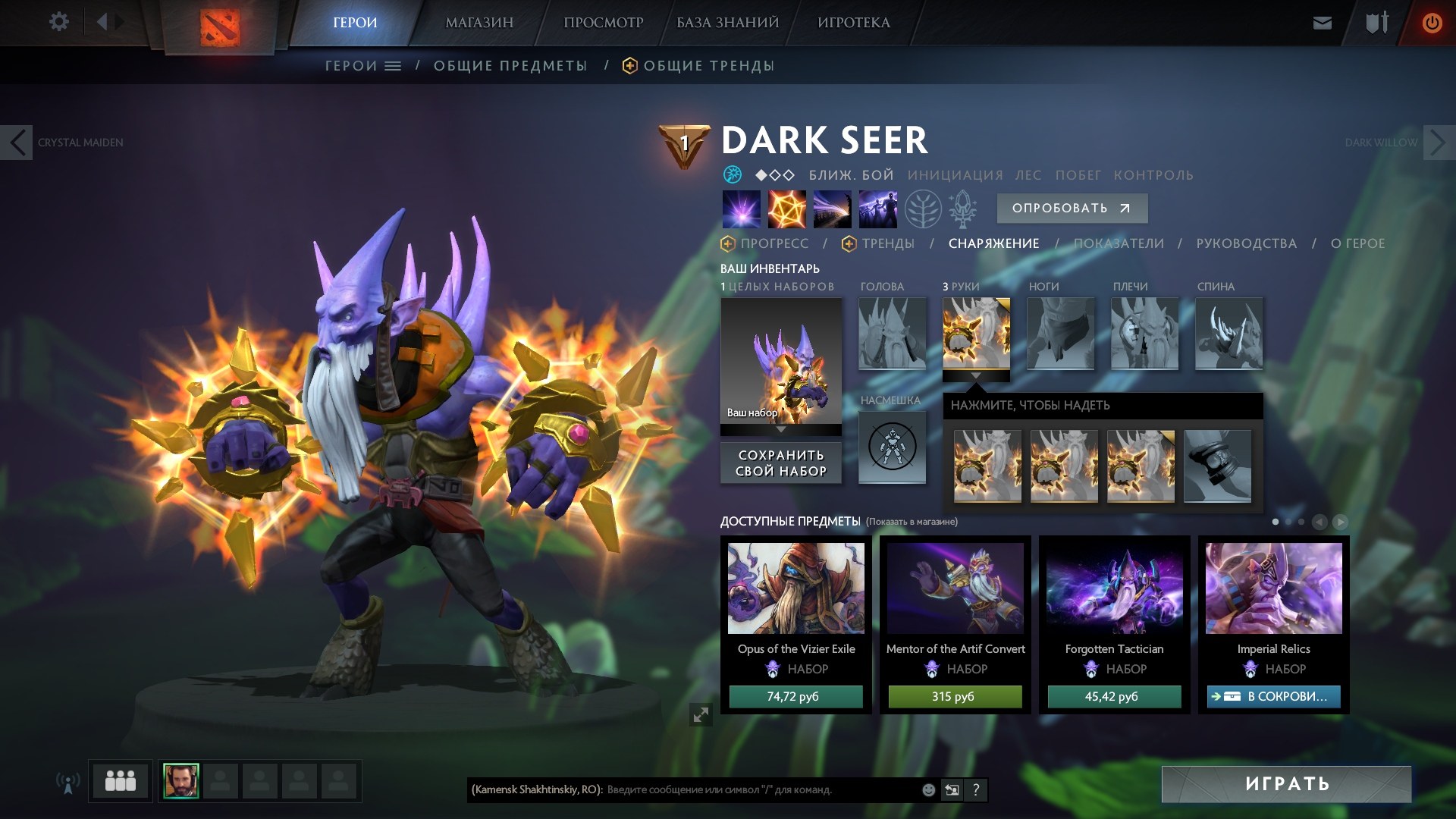
Task: Click the red power exit button
Action: 1431,23
